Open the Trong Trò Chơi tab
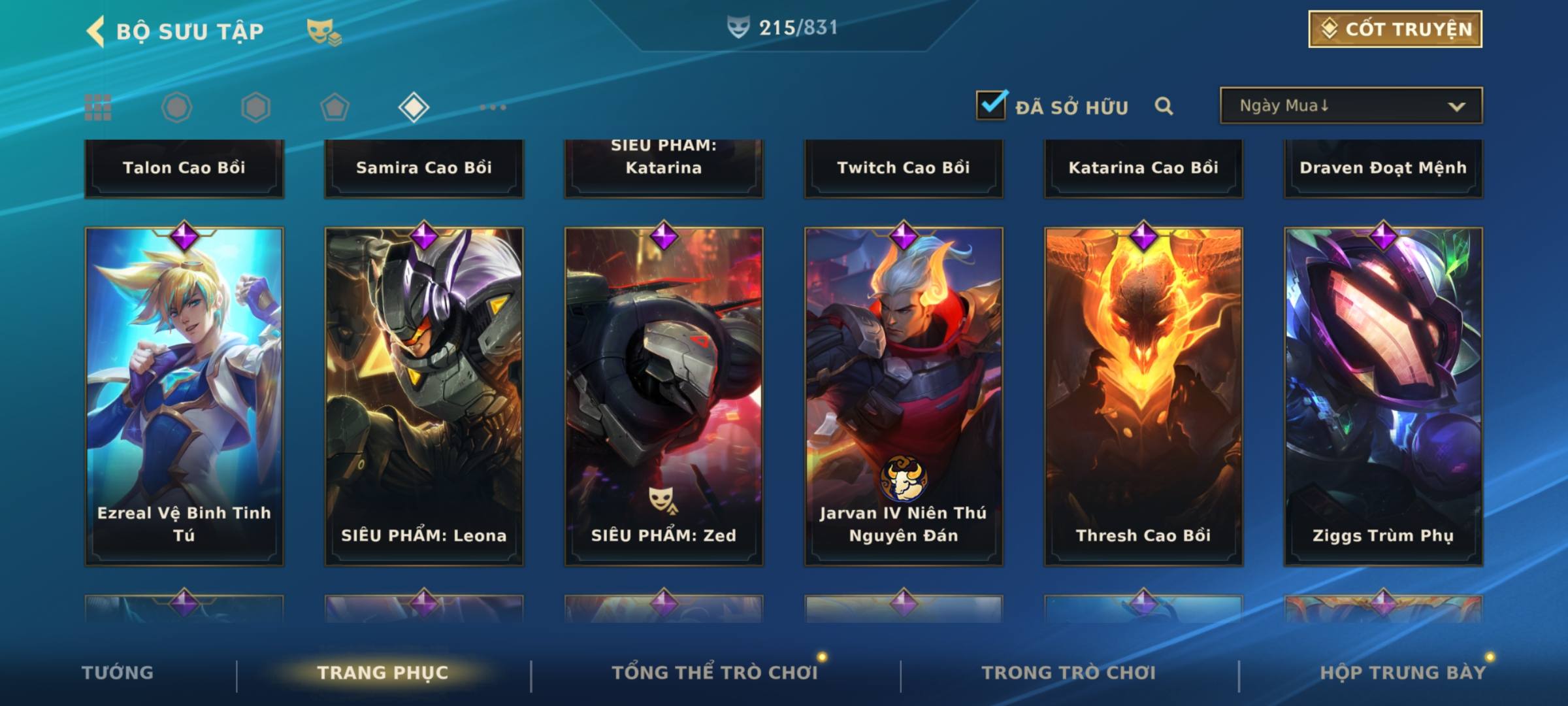 tap(1069, 673)
